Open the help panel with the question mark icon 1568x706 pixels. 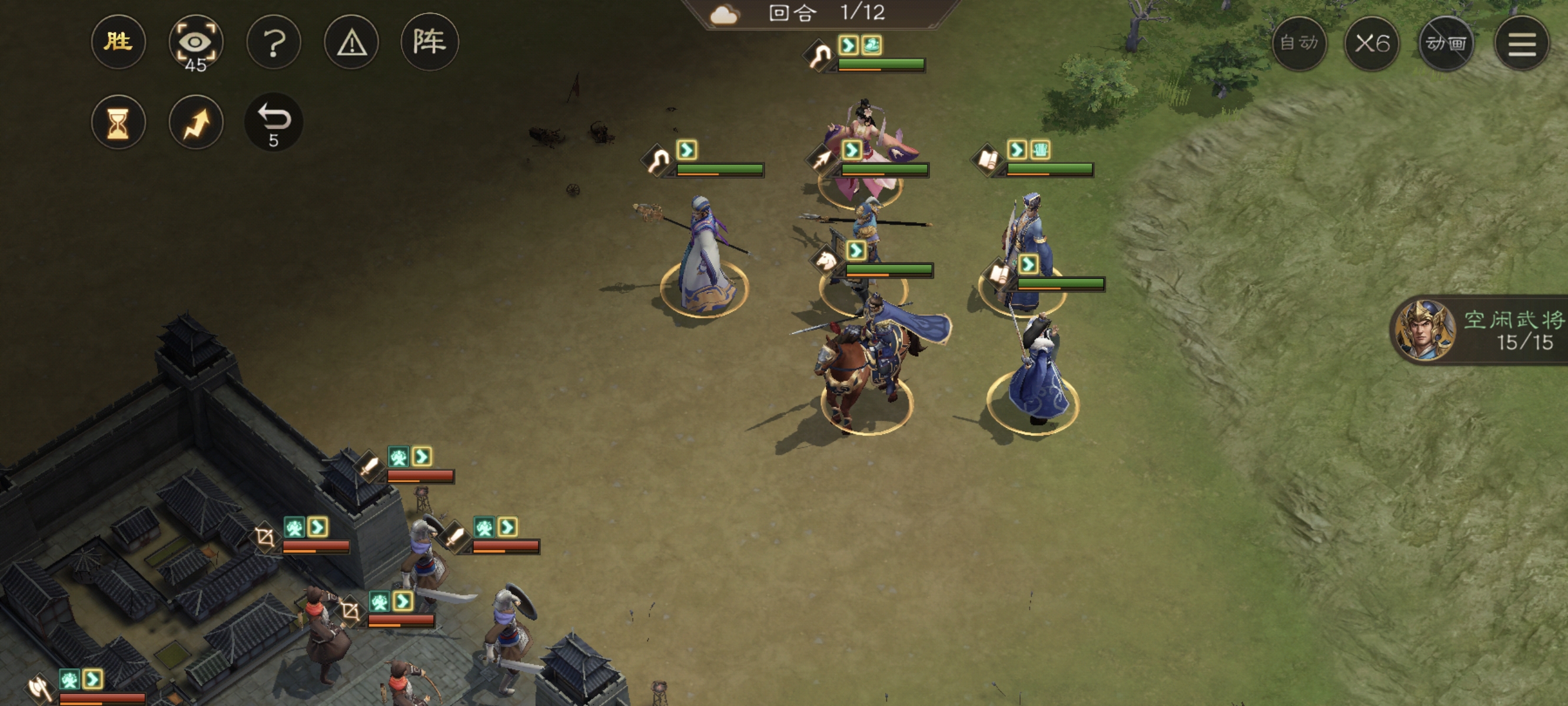click(x=274, y=42)
